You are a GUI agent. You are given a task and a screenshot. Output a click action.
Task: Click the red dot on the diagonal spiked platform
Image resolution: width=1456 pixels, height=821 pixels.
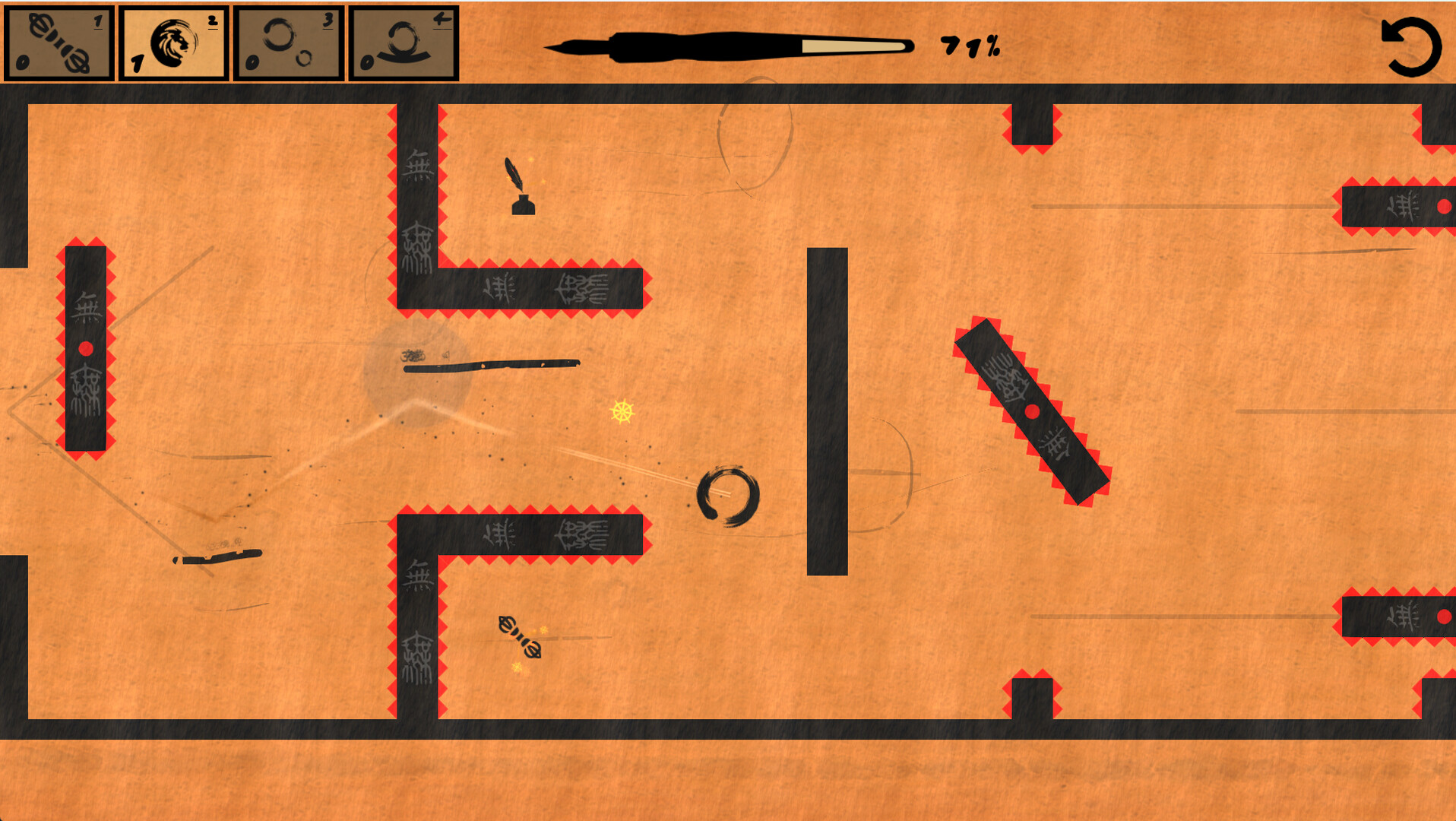coord(1031,413)
